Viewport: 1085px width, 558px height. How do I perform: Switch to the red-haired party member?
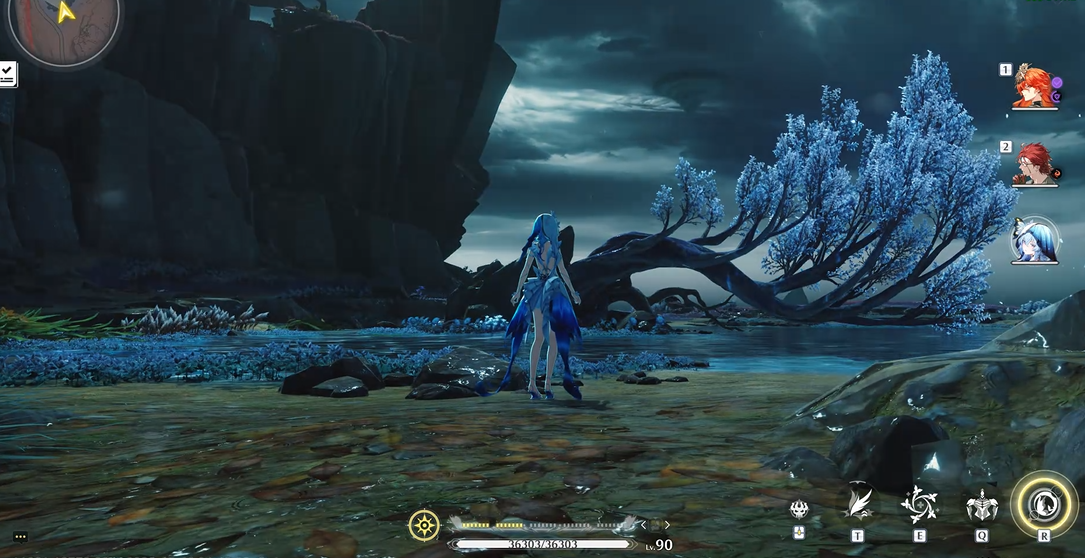click(x=1035, y=163)
